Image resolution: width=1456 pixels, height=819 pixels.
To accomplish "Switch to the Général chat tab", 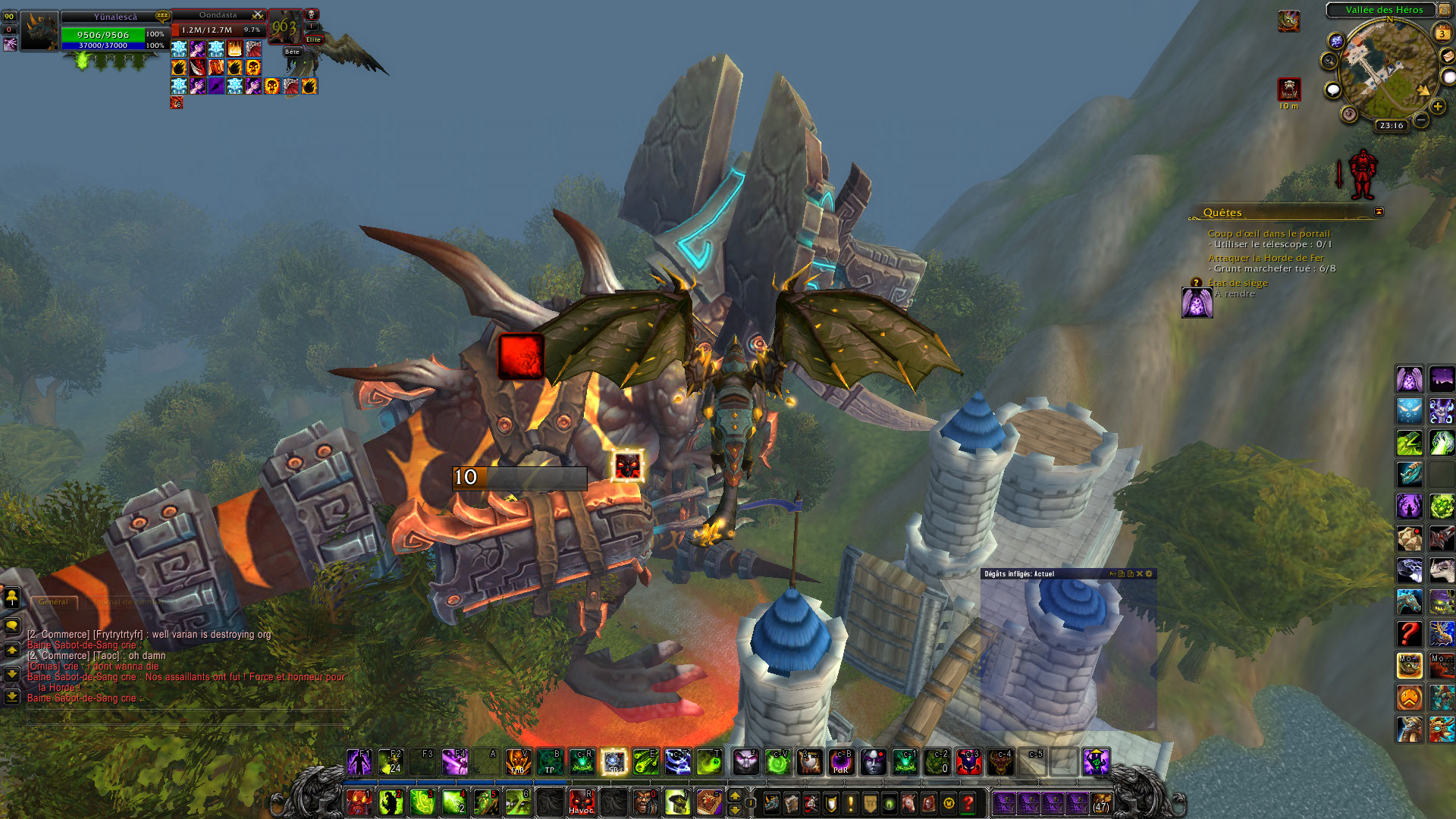I will click(x=53, y=602).
